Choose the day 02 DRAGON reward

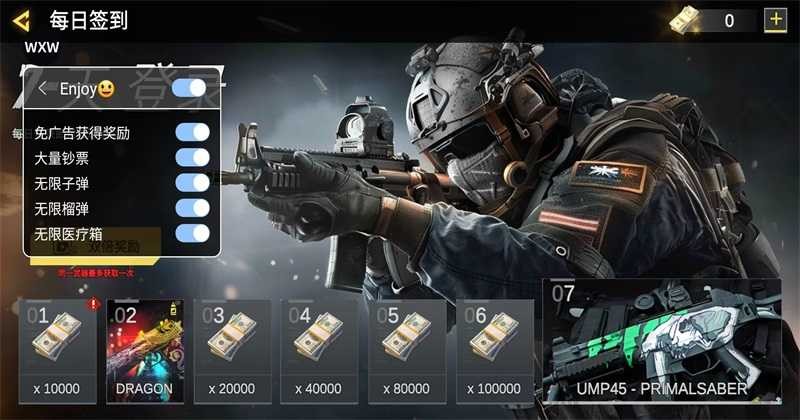(144, 350)
